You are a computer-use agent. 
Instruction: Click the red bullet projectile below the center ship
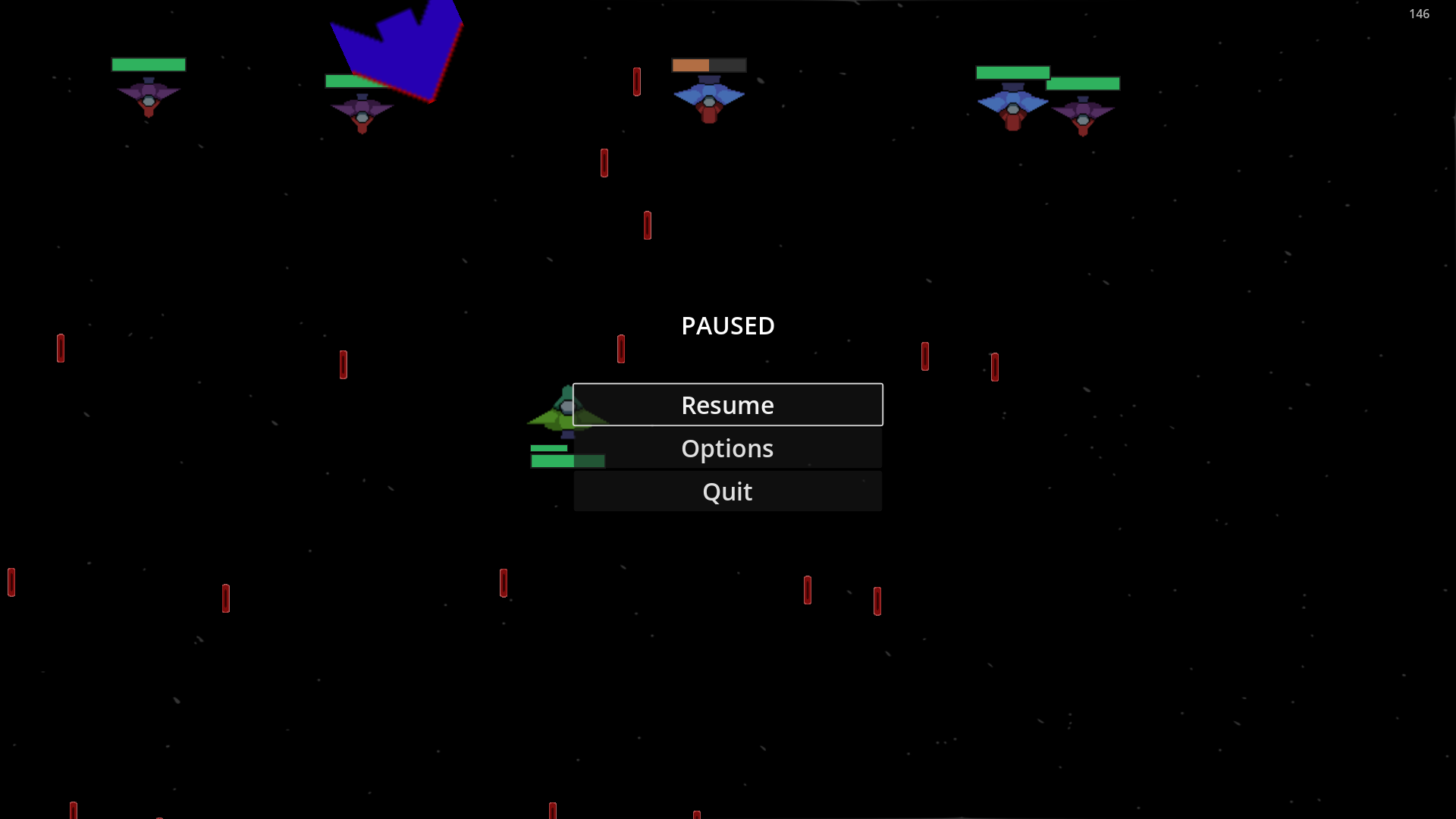[648, 224]
